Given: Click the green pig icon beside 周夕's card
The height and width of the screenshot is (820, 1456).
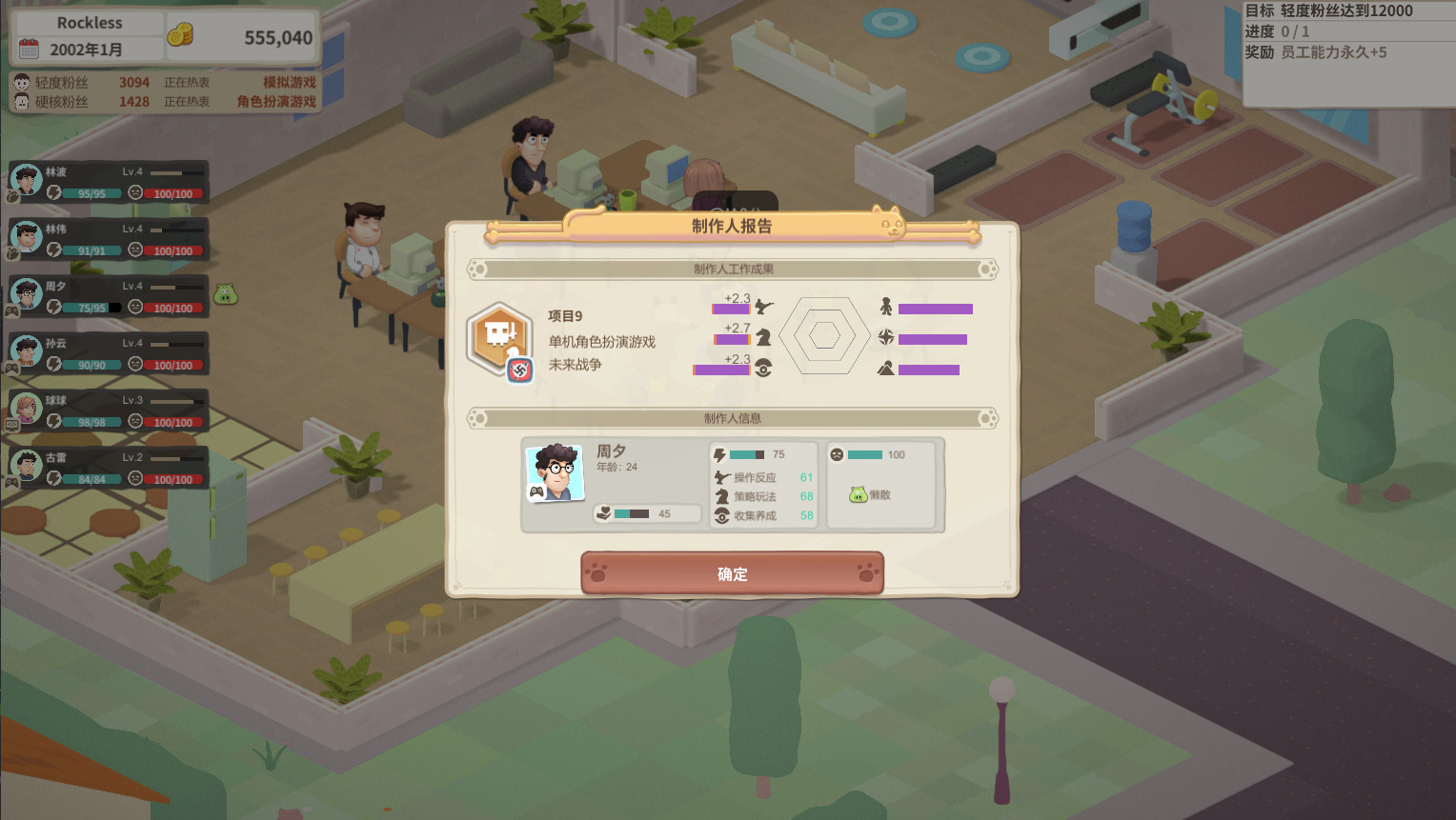Looking at the screenshot, I should click(225, 295).
